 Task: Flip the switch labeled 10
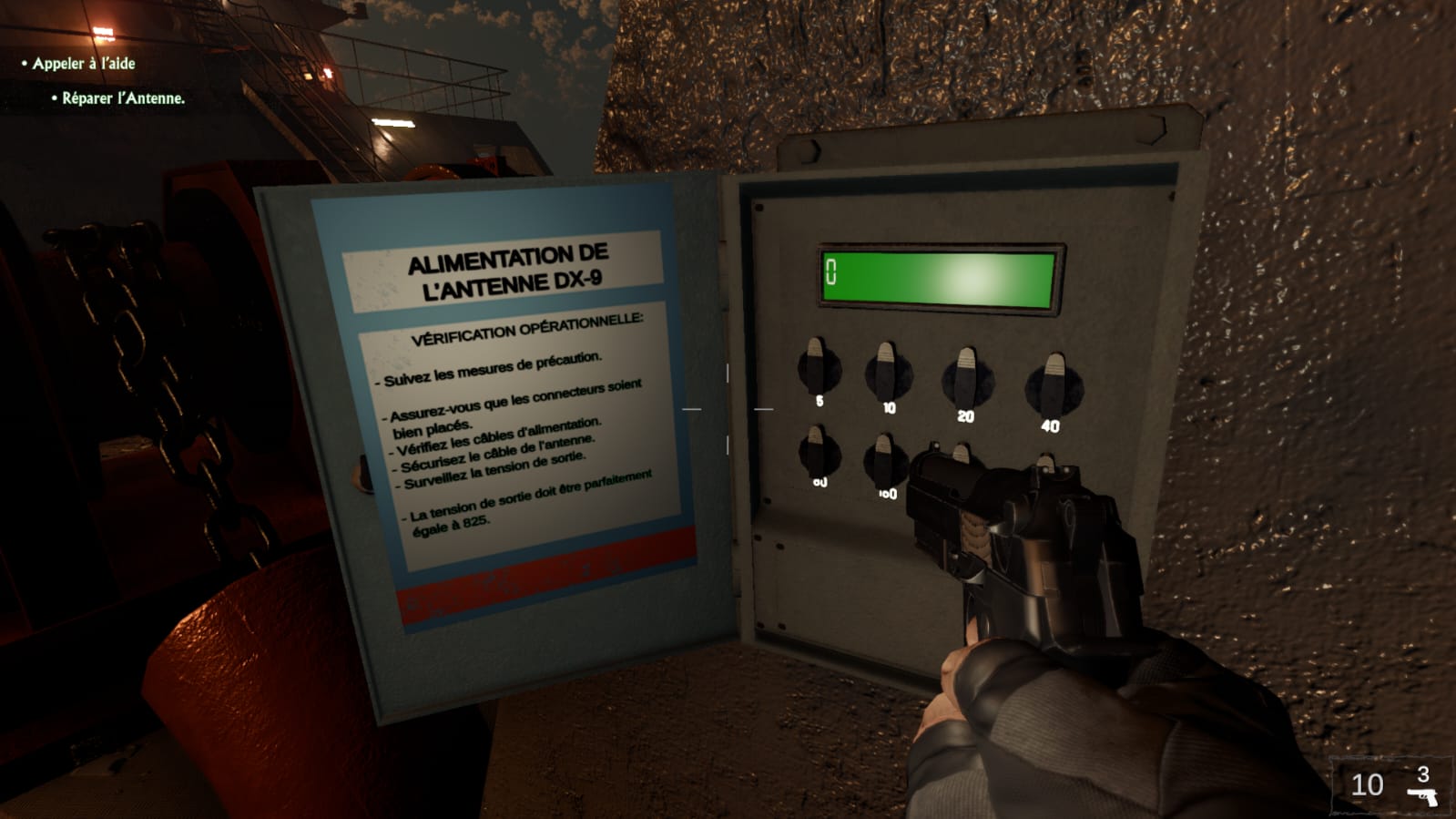(887, 372)
